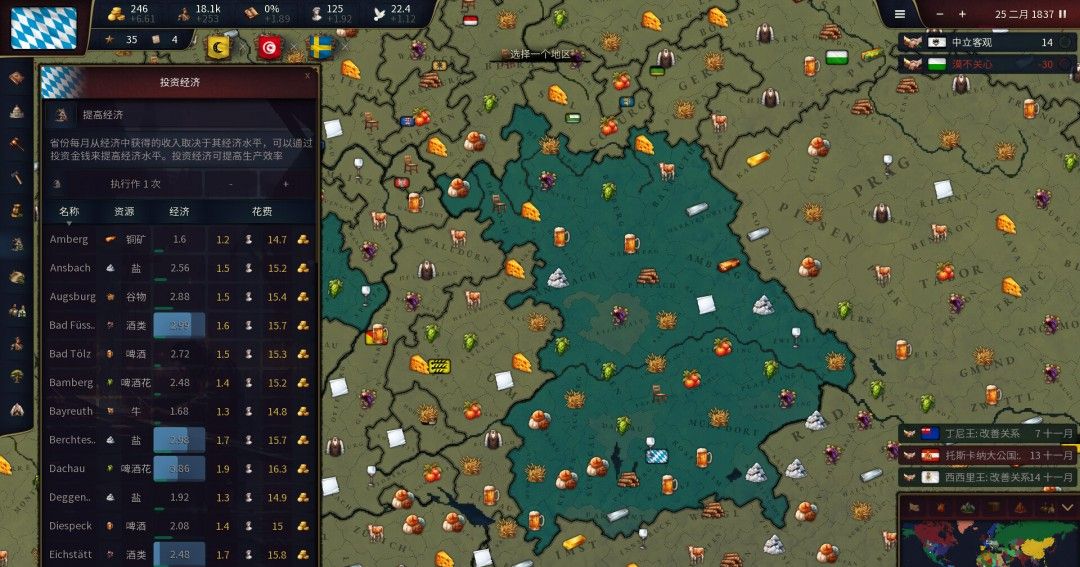Pause the game with the pause button
Screen dimensions: 1080x567
1062,14
